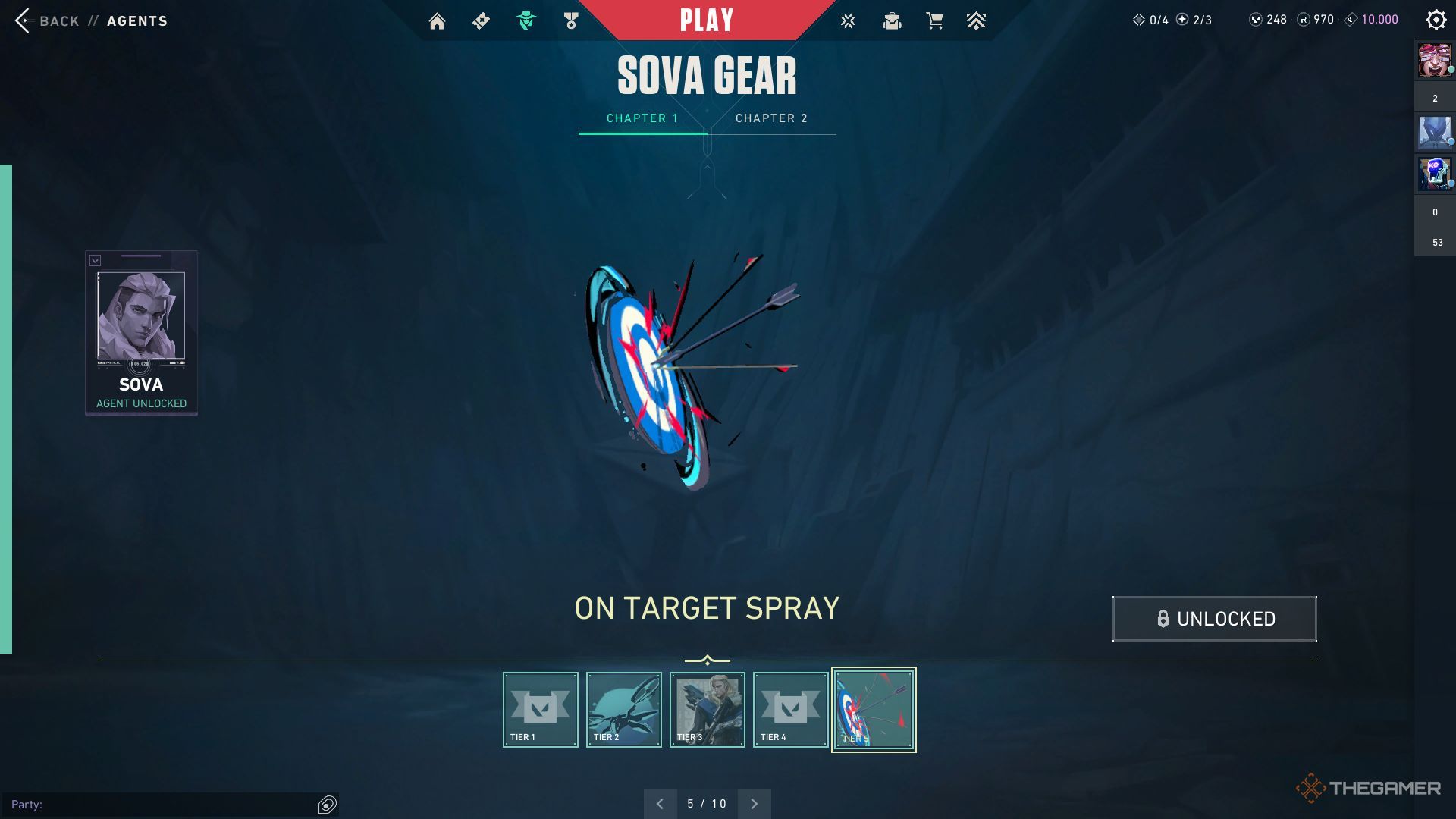Click the Unlocked button
Viewport: 1456px width, 819px height.
(1214, 619)
